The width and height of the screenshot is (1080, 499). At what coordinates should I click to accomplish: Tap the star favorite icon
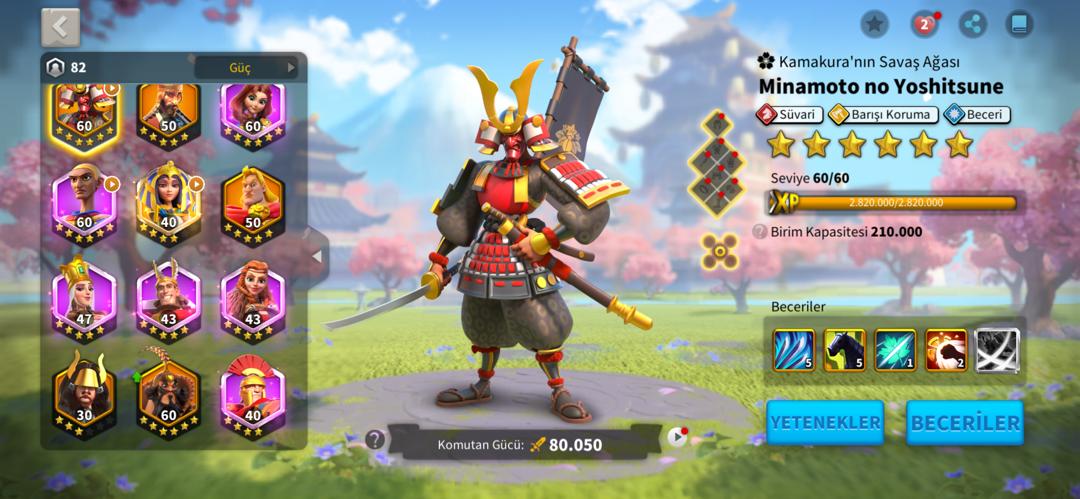point(874,24)
